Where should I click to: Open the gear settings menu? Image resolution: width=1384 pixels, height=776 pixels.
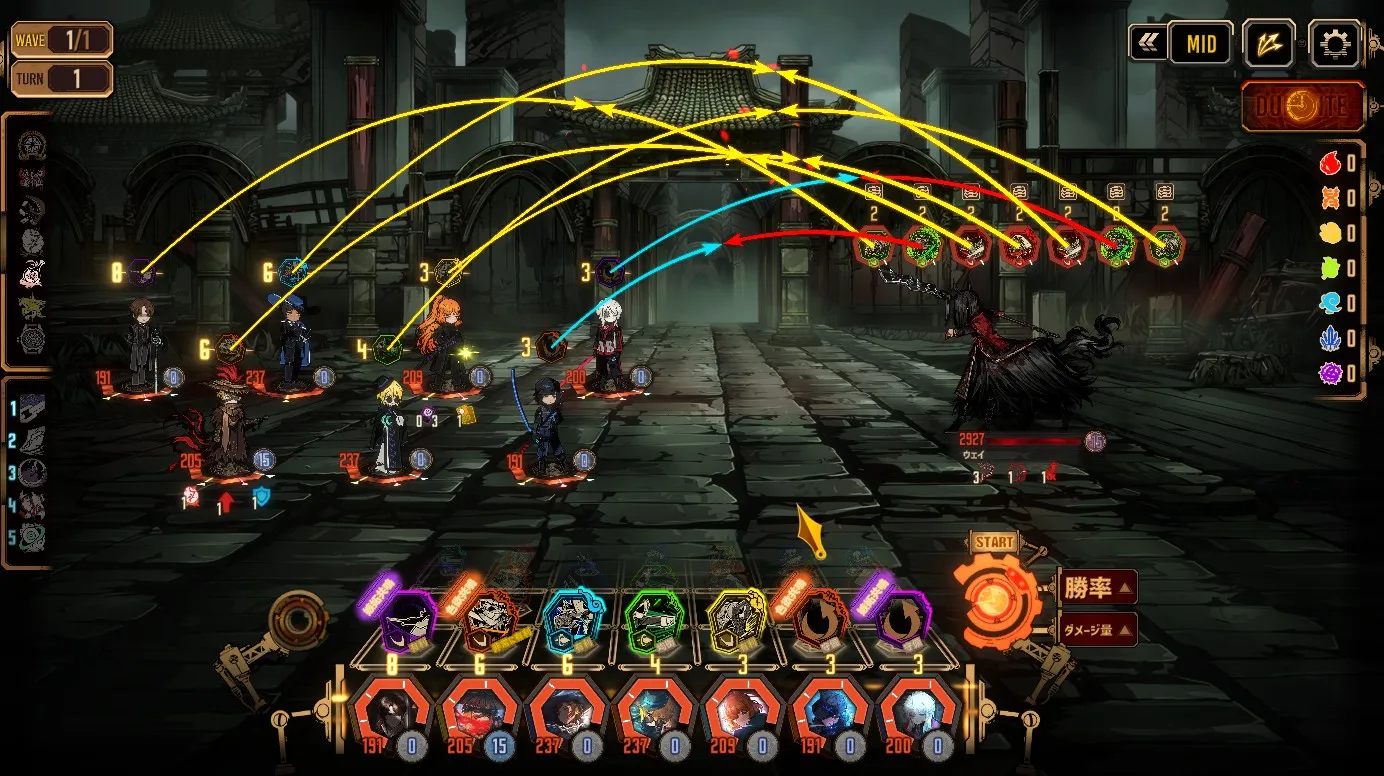click(1335, 44)
